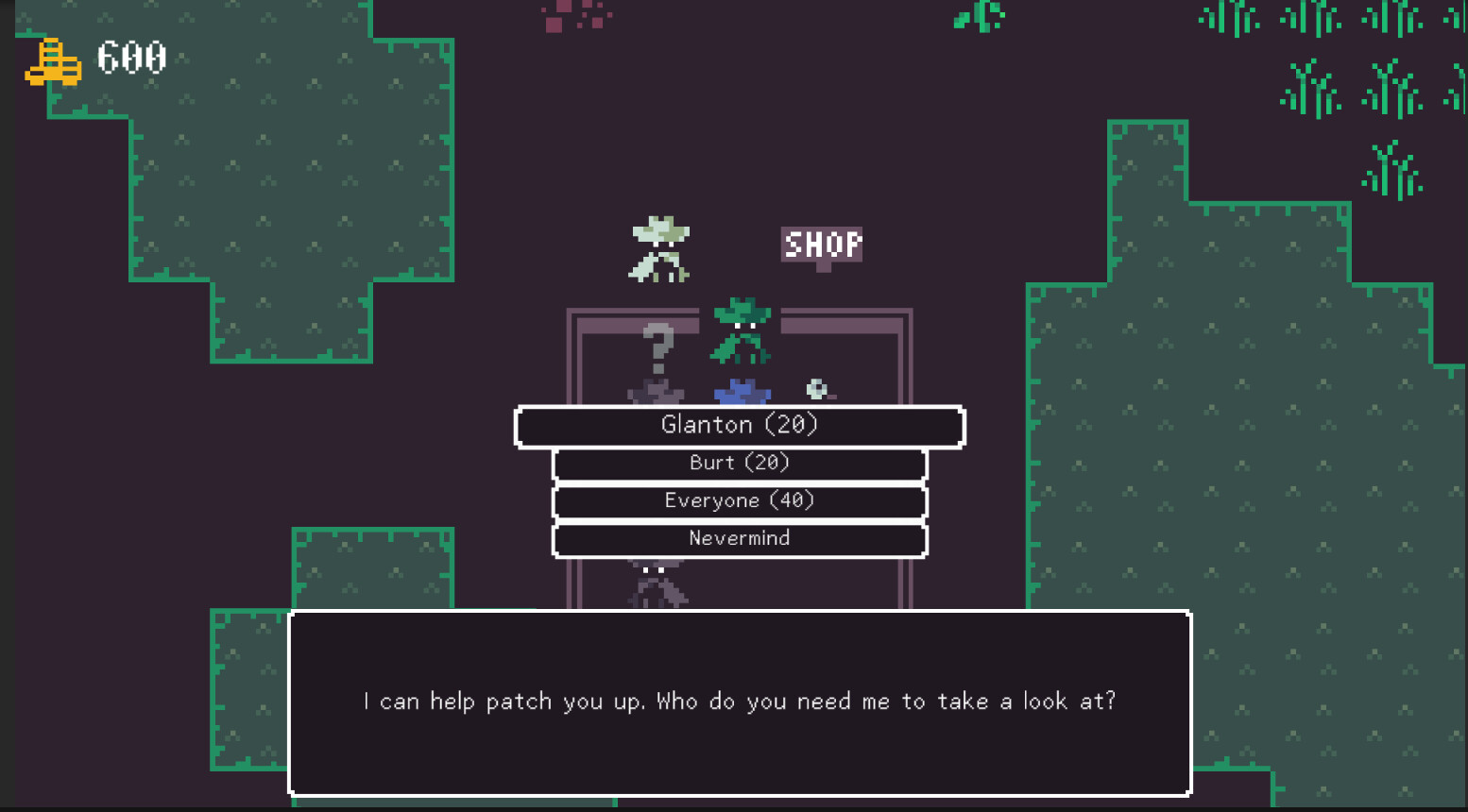The image size is (1468, 812).
Task: Pick the Everyone (40) option
Action: pyautogui.click(x=740, y=500)
